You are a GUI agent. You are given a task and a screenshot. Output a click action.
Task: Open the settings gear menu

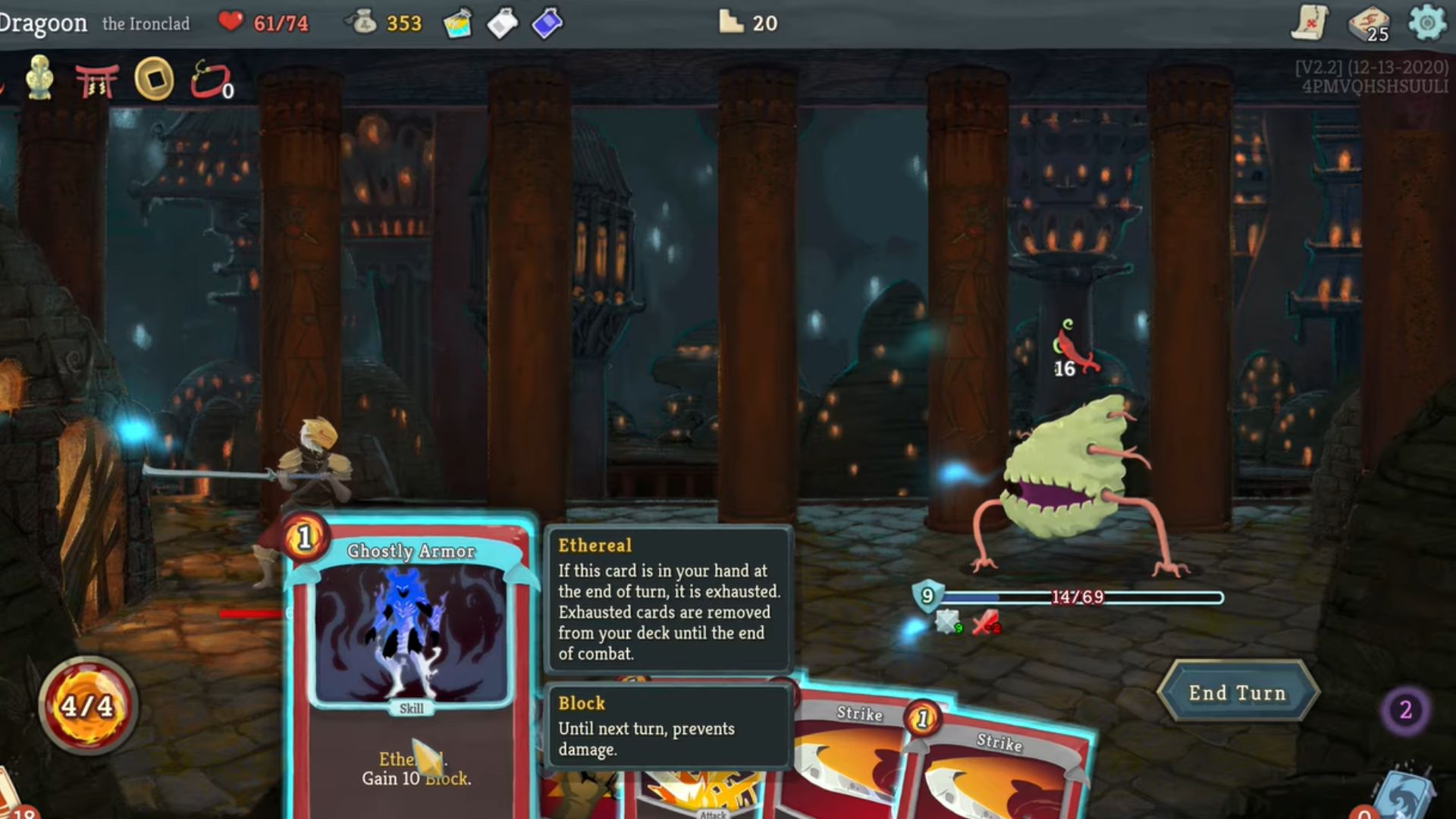(x=1426, y=23)
